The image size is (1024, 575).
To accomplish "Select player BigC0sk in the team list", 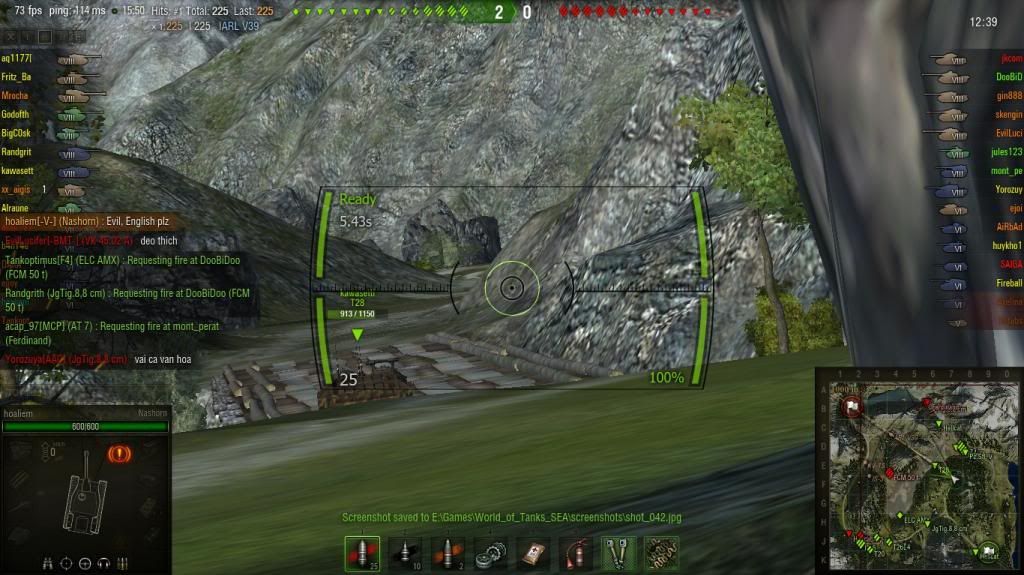I will click(16, 133).
